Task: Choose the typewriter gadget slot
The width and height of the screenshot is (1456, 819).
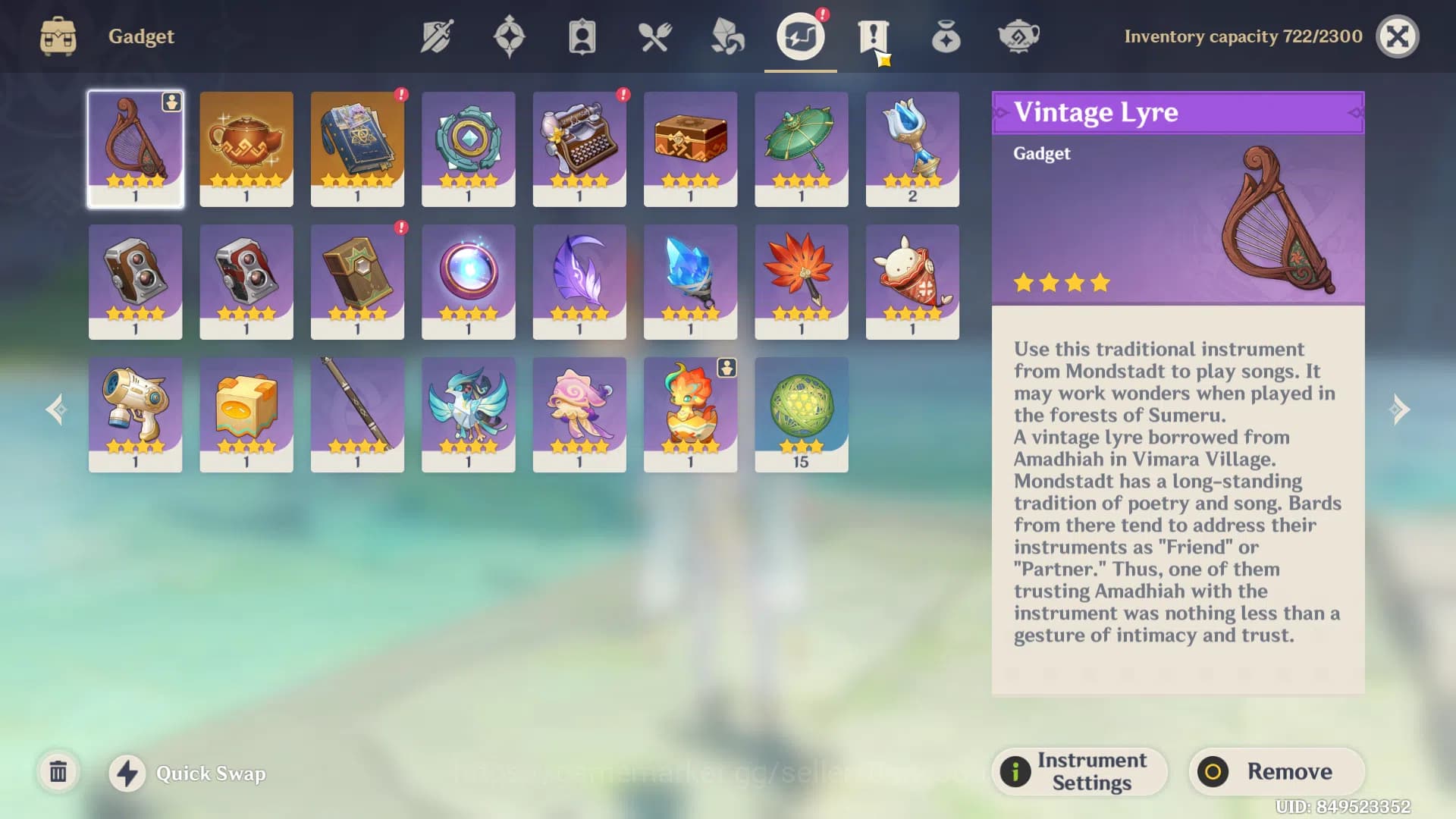Action: 579,149
